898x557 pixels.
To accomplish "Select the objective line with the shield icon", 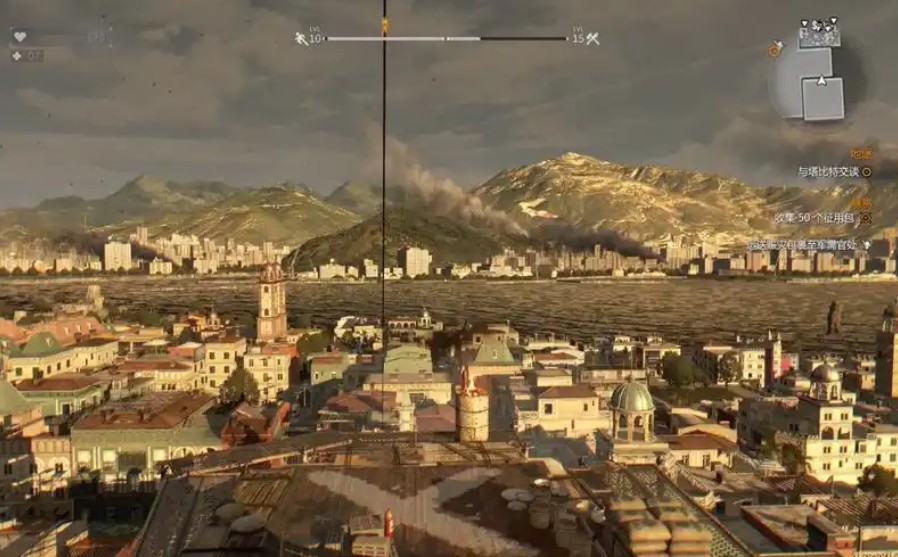I will (x=808, y=244).
